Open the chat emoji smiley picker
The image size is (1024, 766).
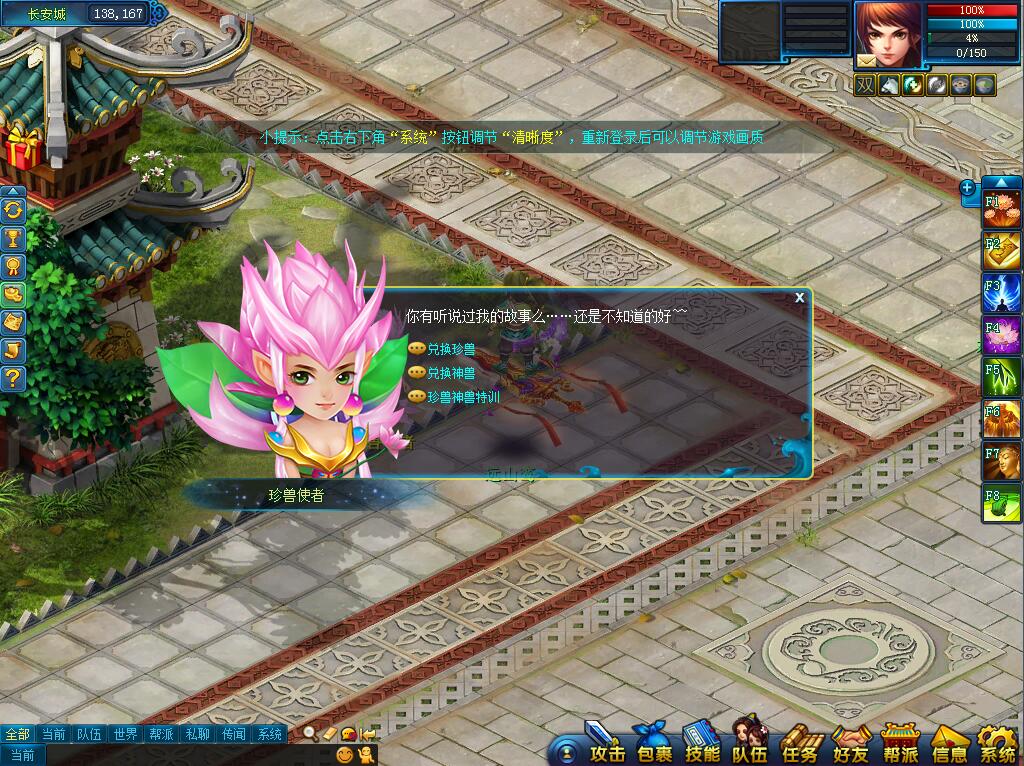tap(345, 756)
